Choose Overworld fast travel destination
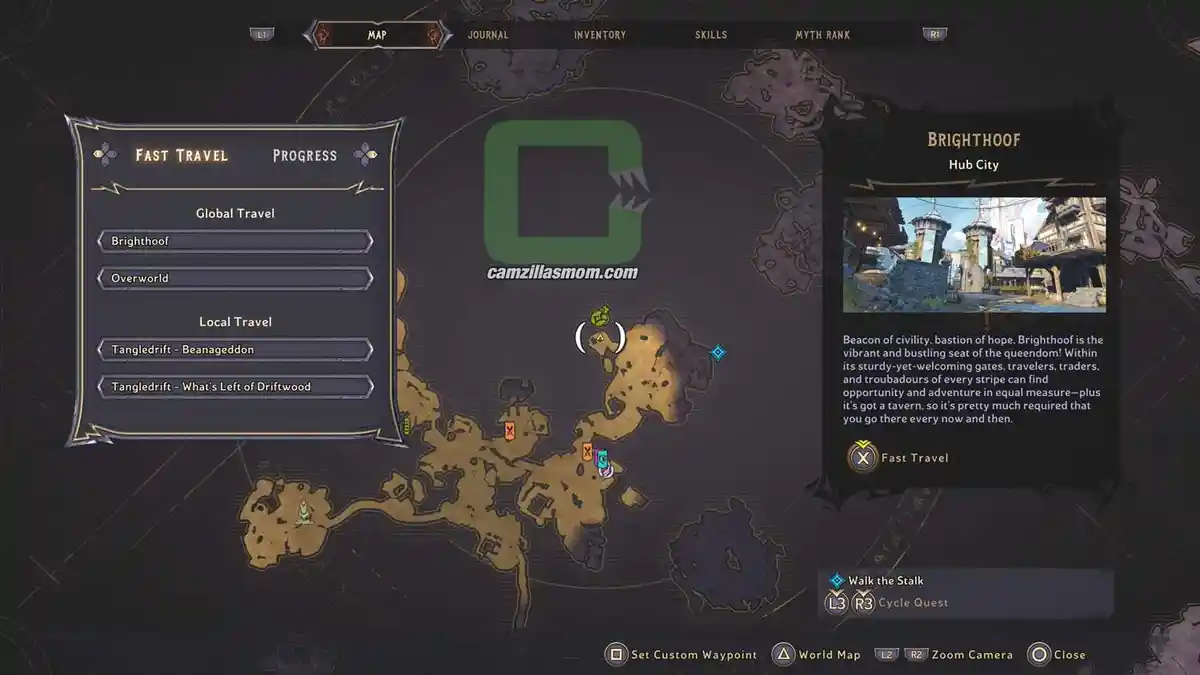Image resolution: width=1200 pixels, height=675 pixels. pyautogui.click(x=235, y=278)
